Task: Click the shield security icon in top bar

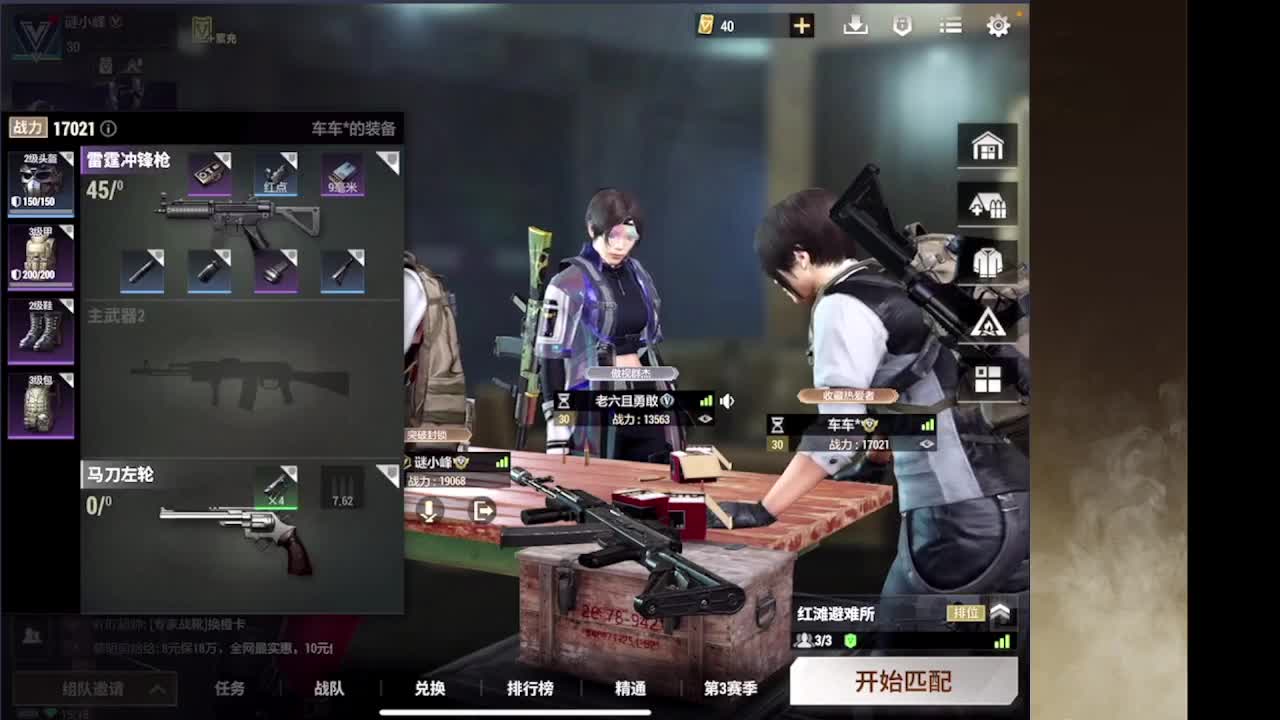Action: coord(902,26)
